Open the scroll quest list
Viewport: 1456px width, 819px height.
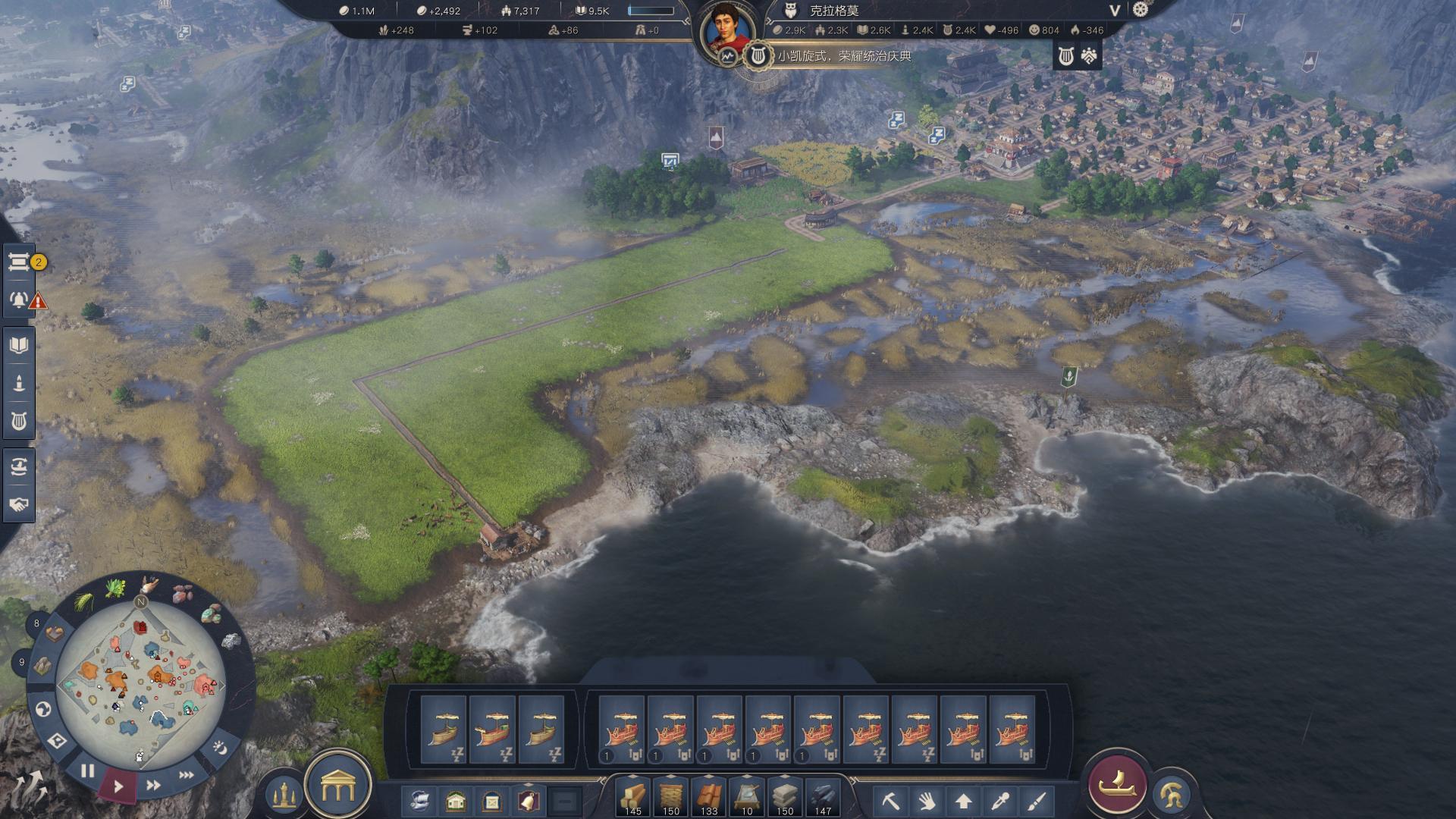(19, 262)
